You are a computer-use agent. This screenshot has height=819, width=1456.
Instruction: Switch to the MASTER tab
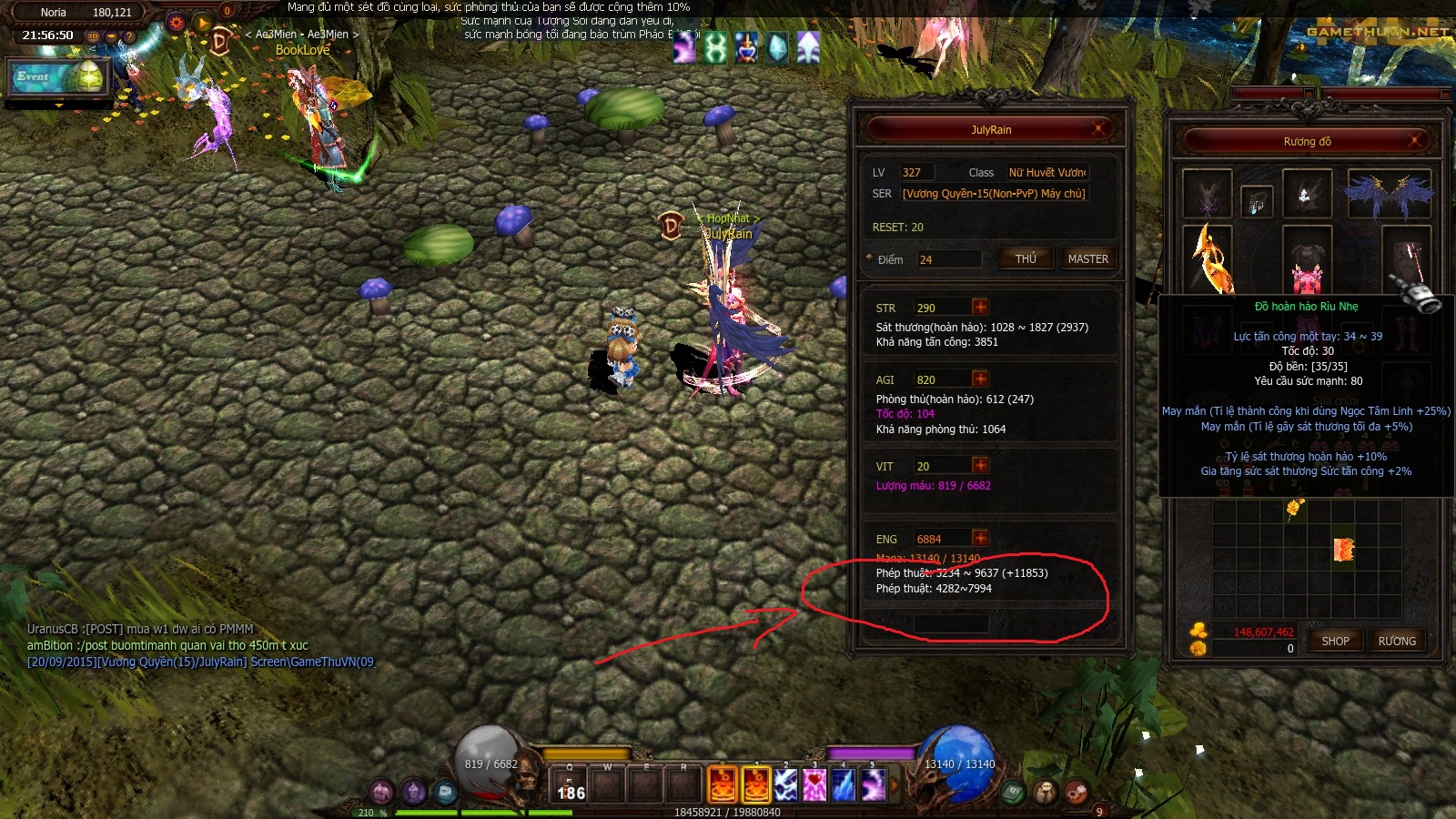pyautogui.click(x=1087, y=258)
